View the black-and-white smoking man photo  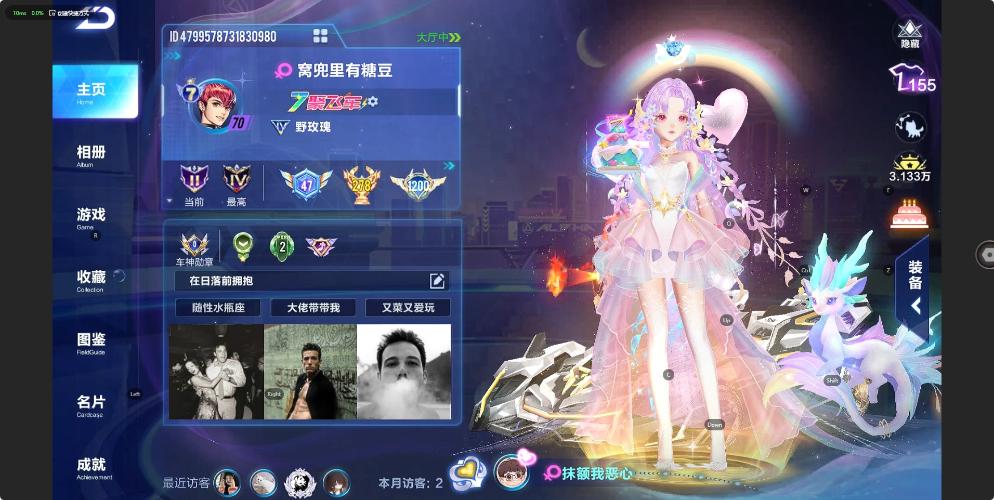pos(404,371)
